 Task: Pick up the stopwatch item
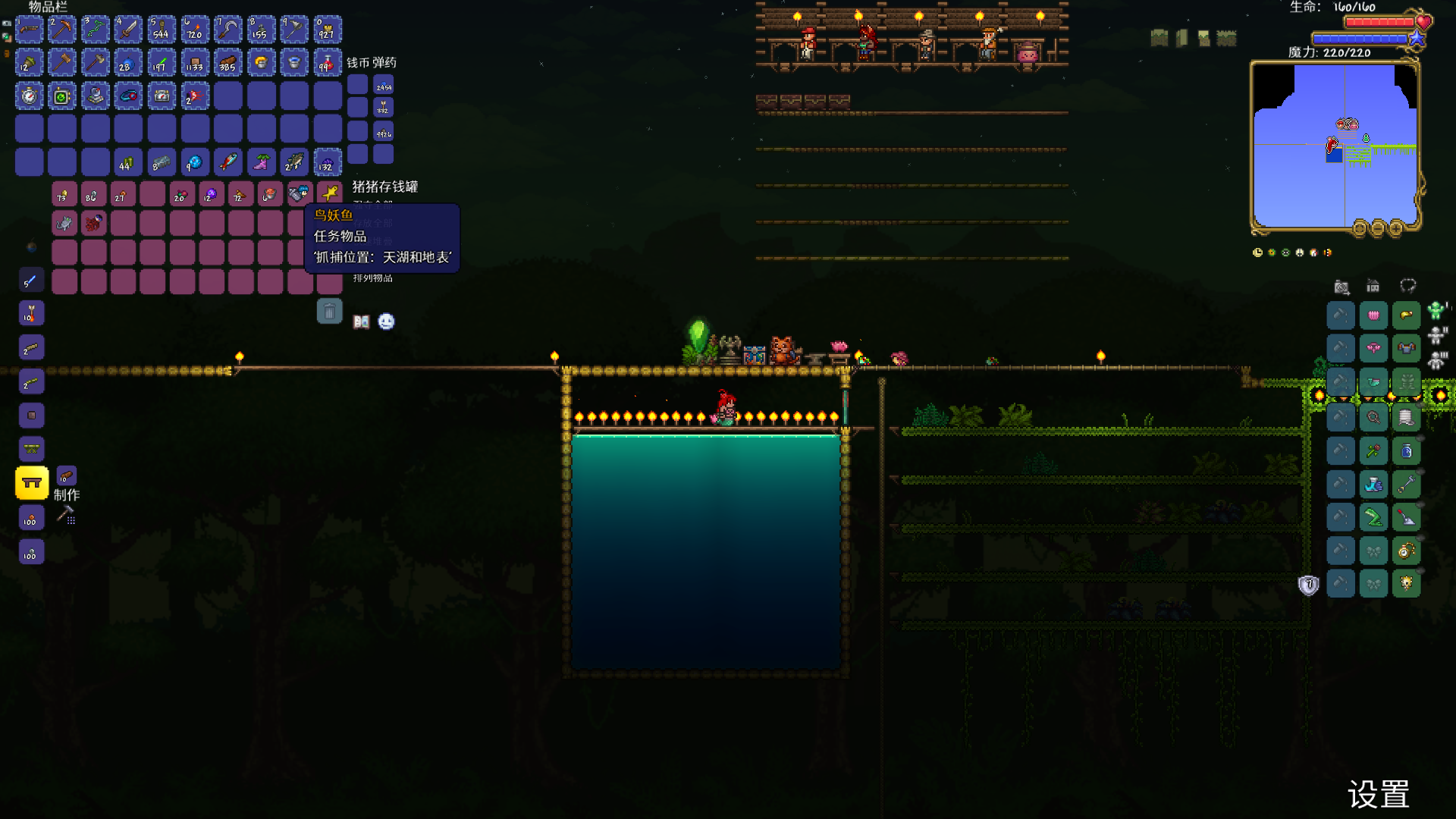click(29, 96)
